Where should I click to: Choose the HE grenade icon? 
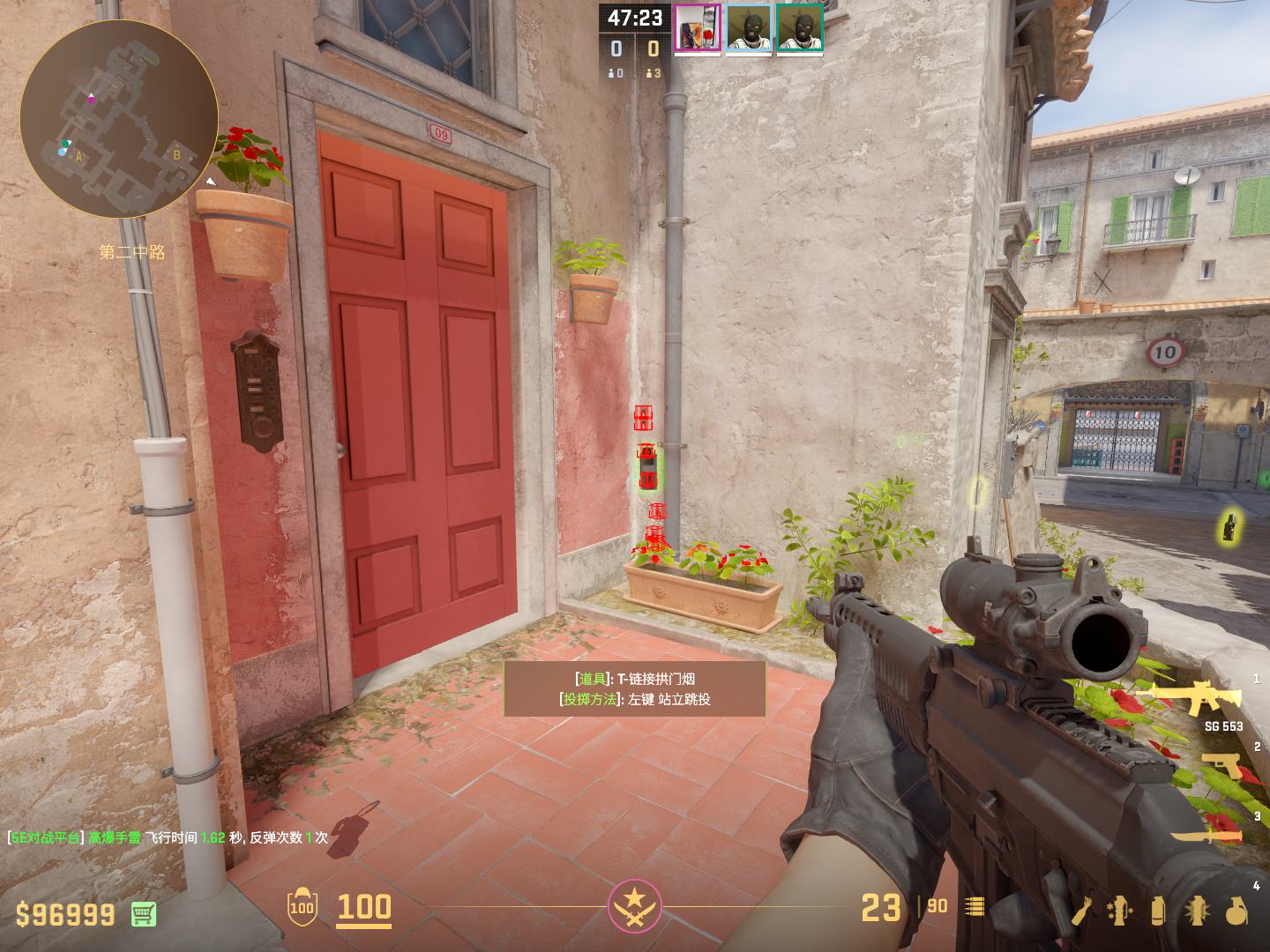point(1237,911)
